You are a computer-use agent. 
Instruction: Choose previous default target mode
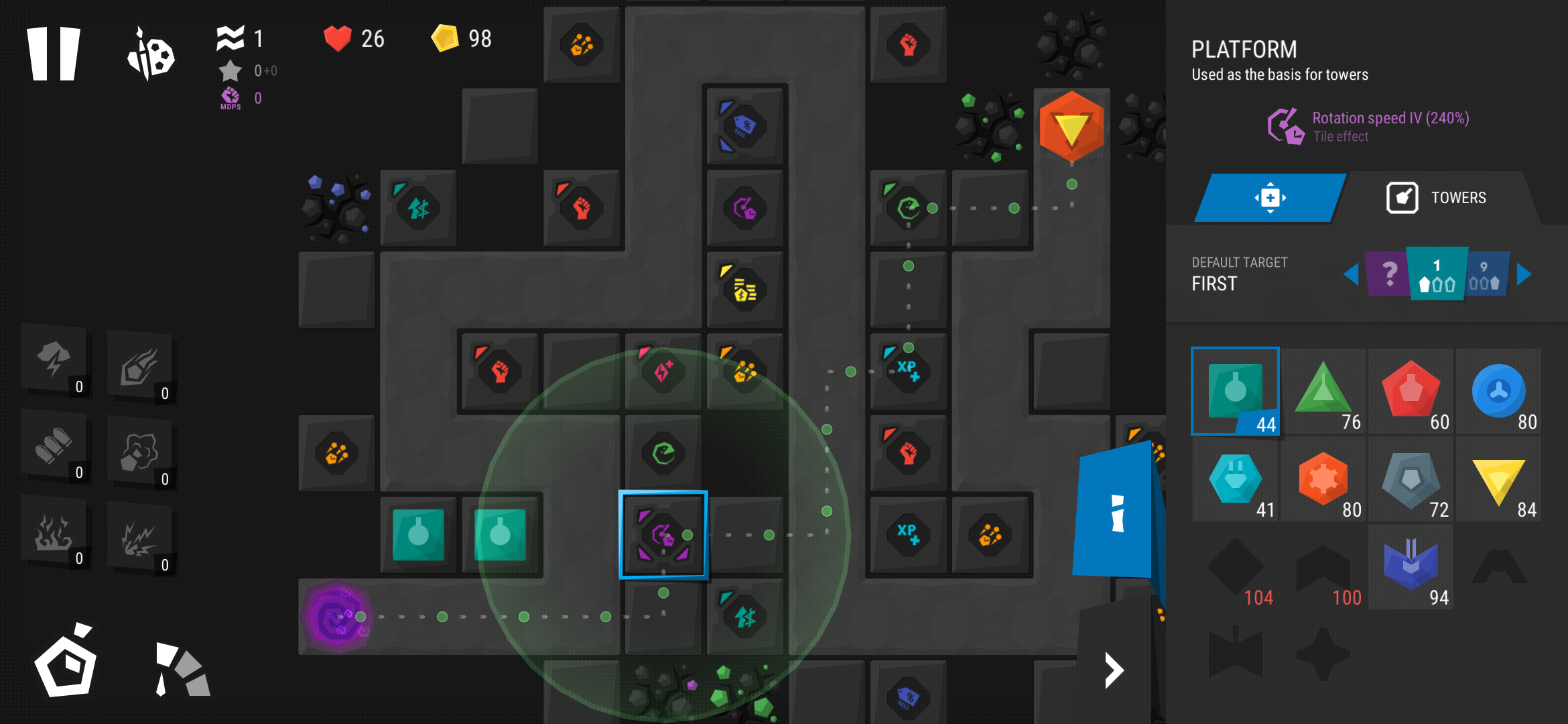tap(1351, 274)
